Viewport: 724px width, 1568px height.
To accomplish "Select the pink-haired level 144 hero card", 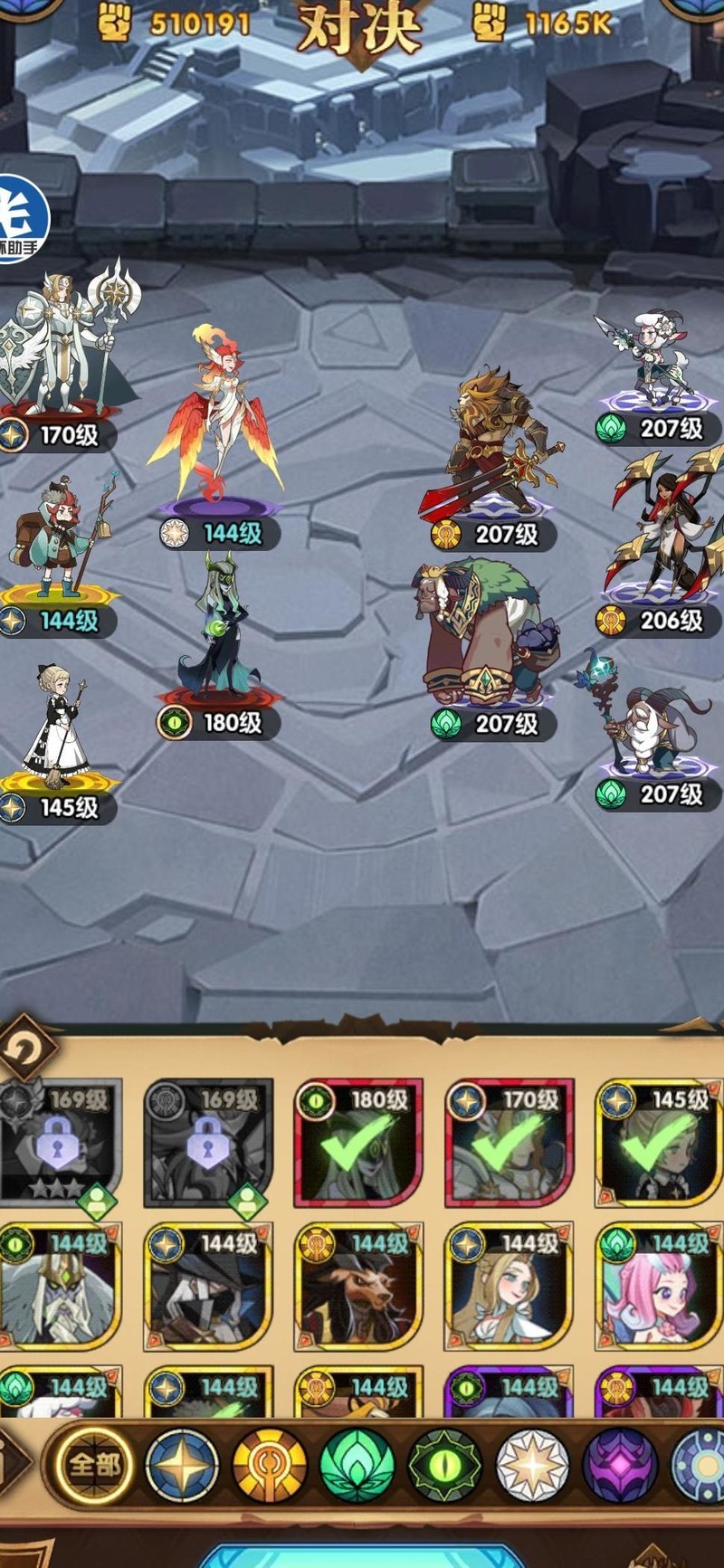I will point(659,1287).
